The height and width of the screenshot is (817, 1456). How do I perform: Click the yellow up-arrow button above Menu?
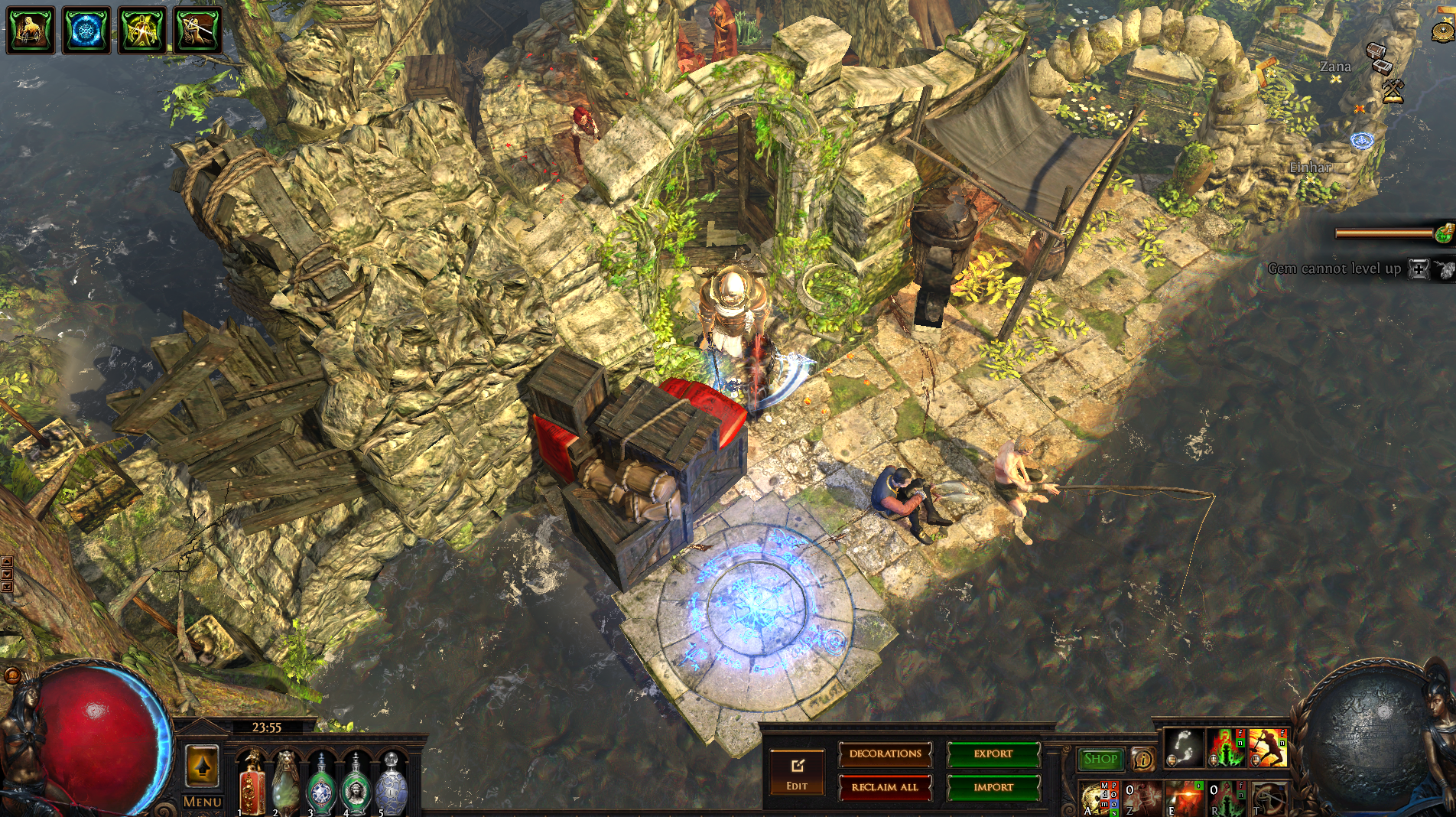pyautogui.click(x=202, y=766)
